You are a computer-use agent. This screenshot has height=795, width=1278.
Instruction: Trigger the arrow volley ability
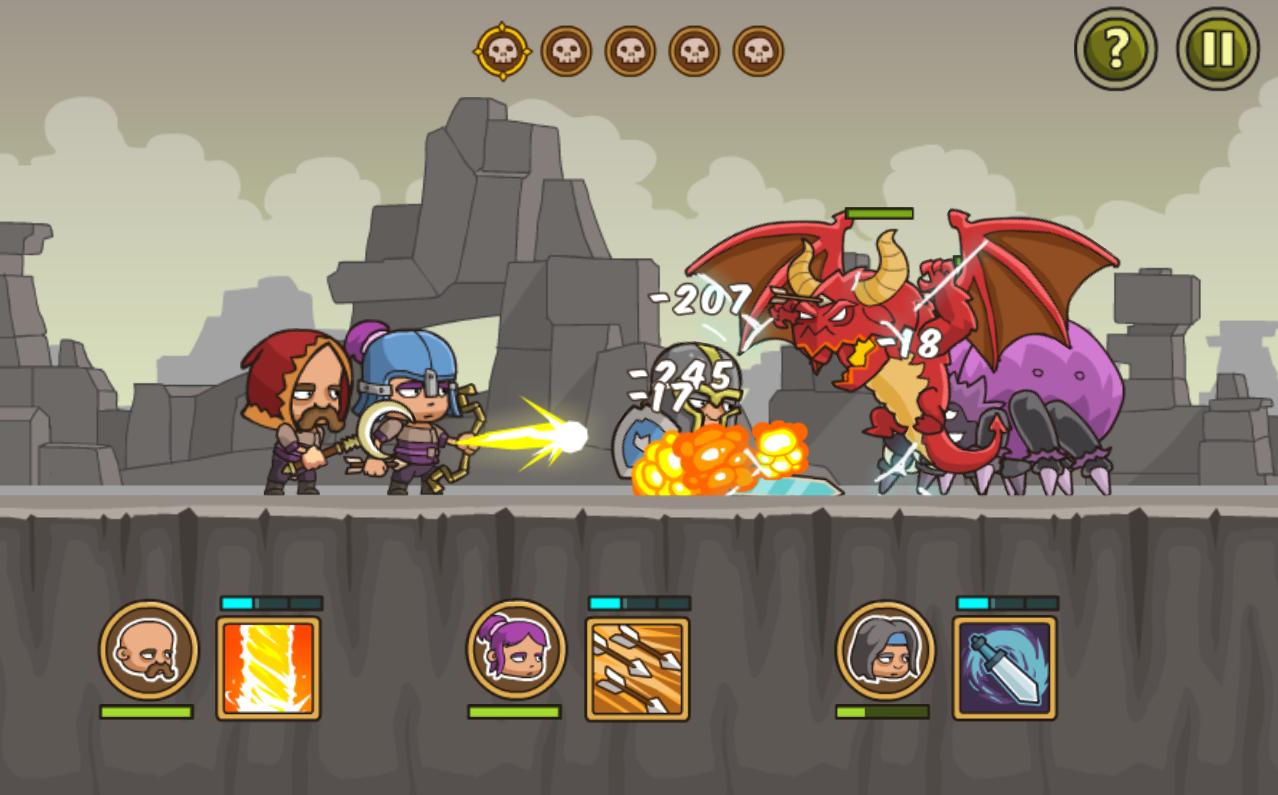[x=637, y=668]
